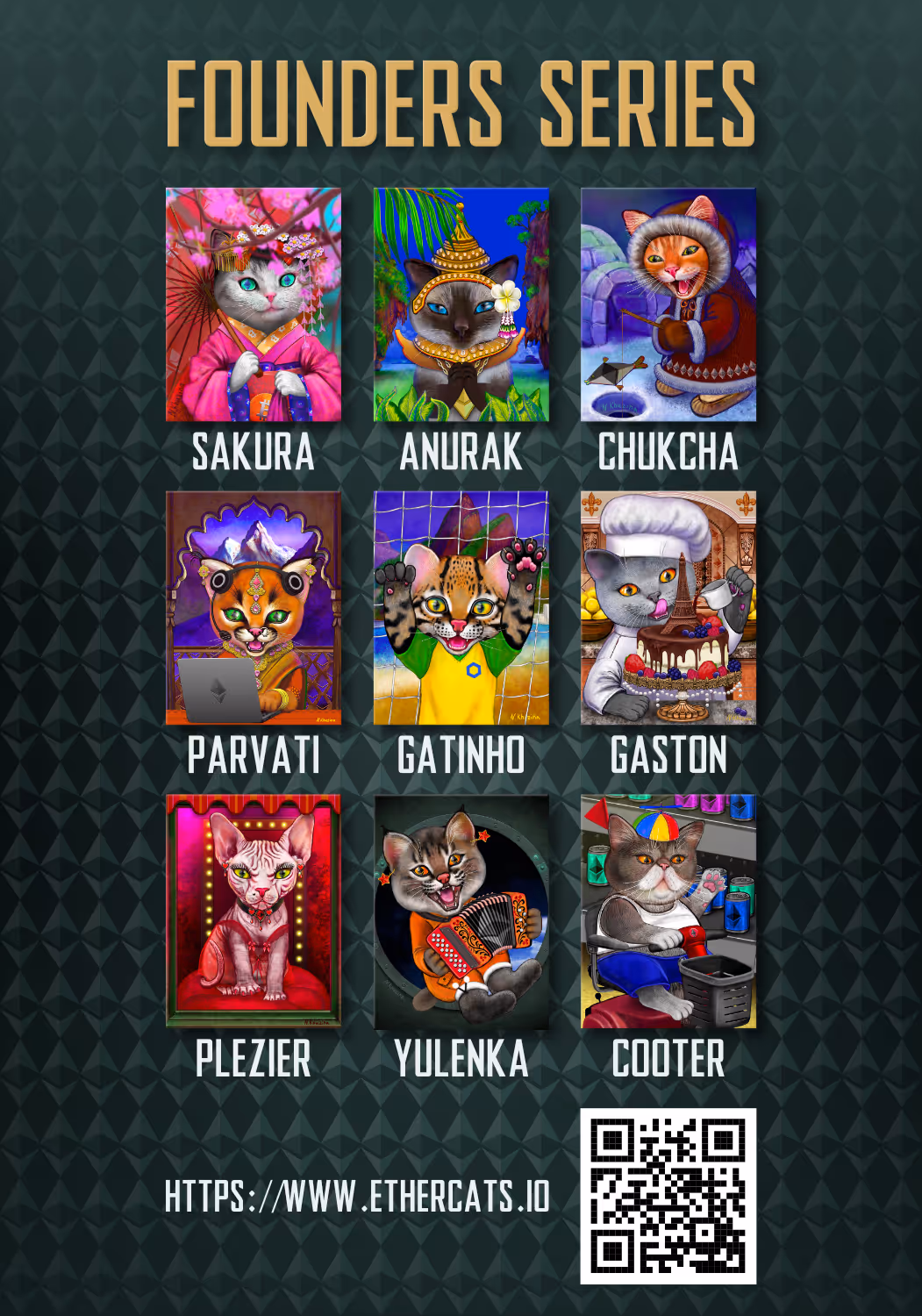Select the Sakura cat card
The width and height of the screenshot is (922, 1316).
(x=254, y=304)
